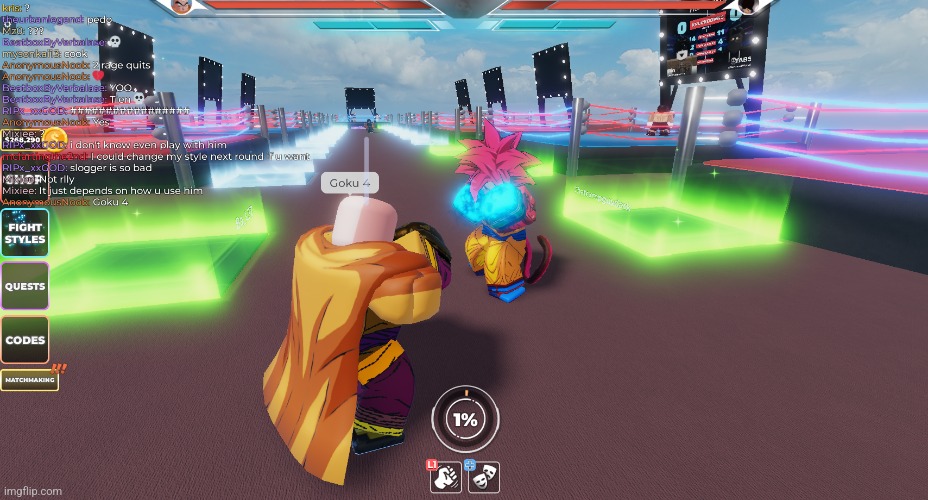The height and width of the screenshot is (500, 928).
Task: Open the theater masks emote icon
Action: 483,477
